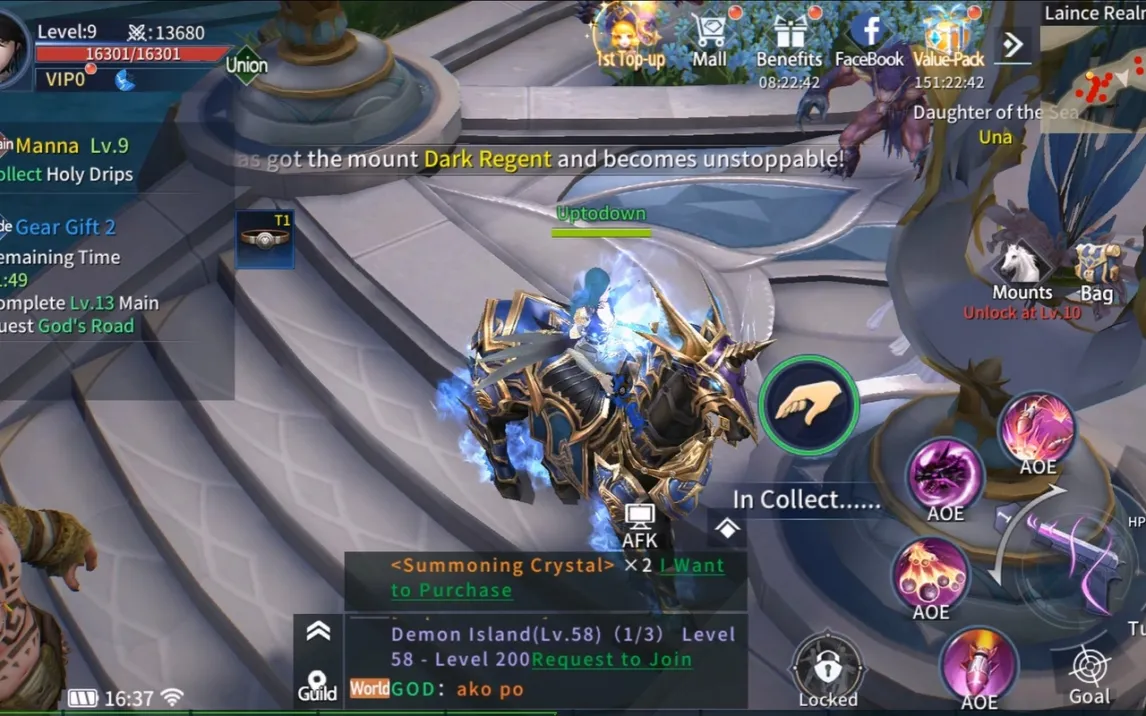The width and height of the screenshot is (1146, 716).
Task: Open the Guild menu
Action: click(x=317, y=685)
